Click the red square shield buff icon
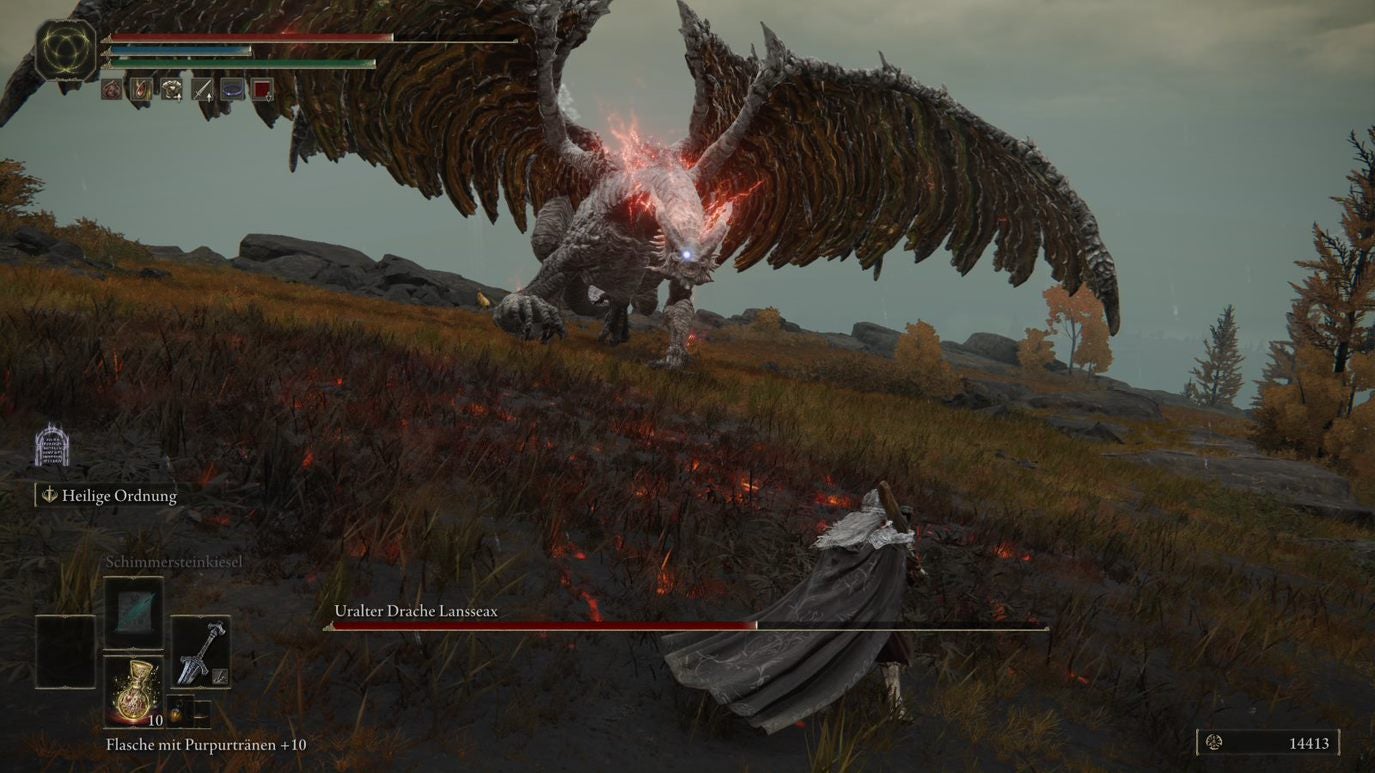This screenshot has width=1375, height=773. [x=261, y=90]
